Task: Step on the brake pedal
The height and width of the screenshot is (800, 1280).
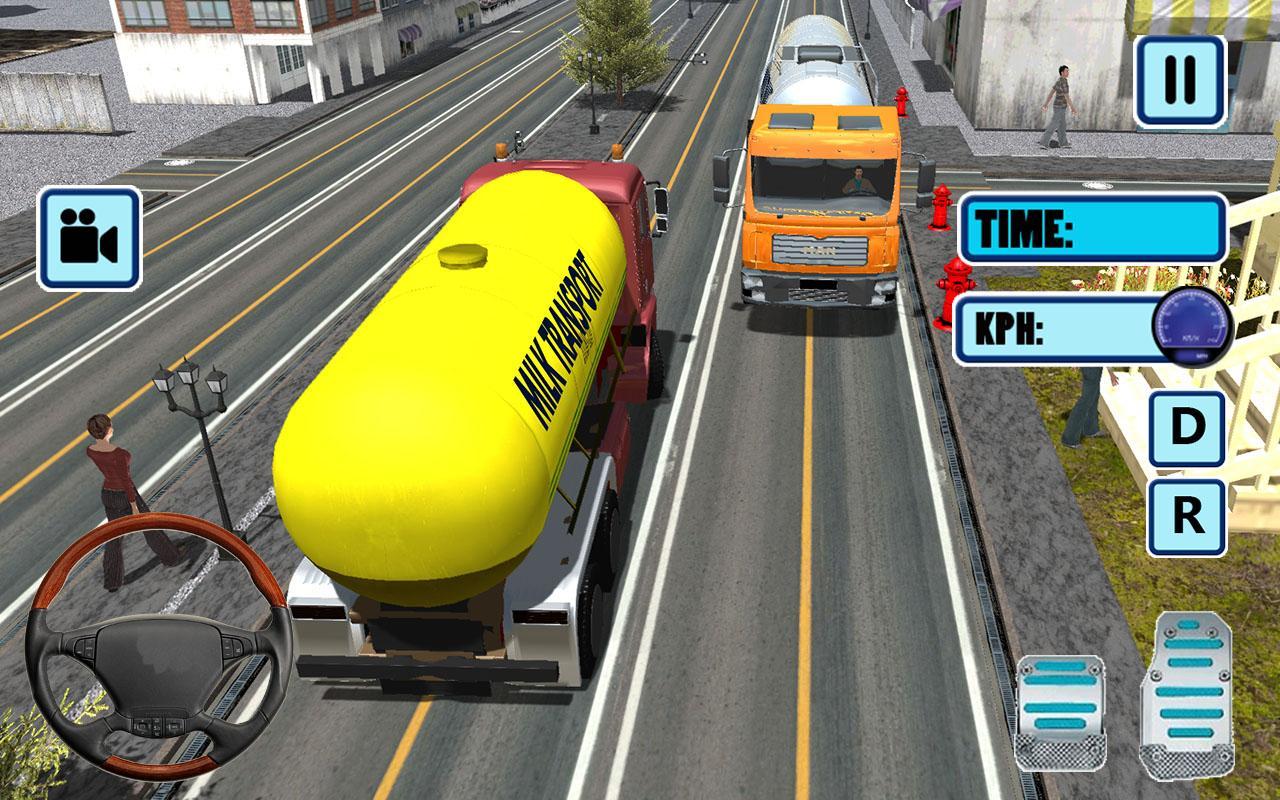Action: point(1060,711)
